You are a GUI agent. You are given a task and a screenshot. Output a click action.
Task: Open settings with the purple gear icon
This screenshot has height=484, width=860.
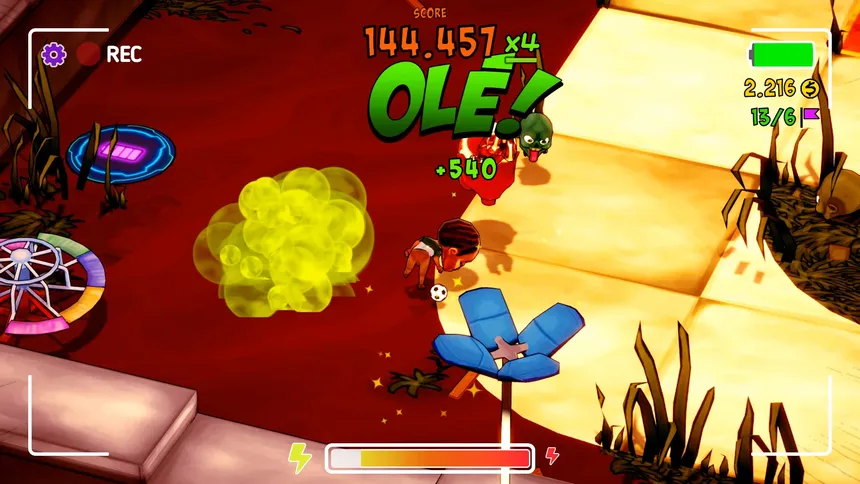pyautogui.click(x=54, y=54)
